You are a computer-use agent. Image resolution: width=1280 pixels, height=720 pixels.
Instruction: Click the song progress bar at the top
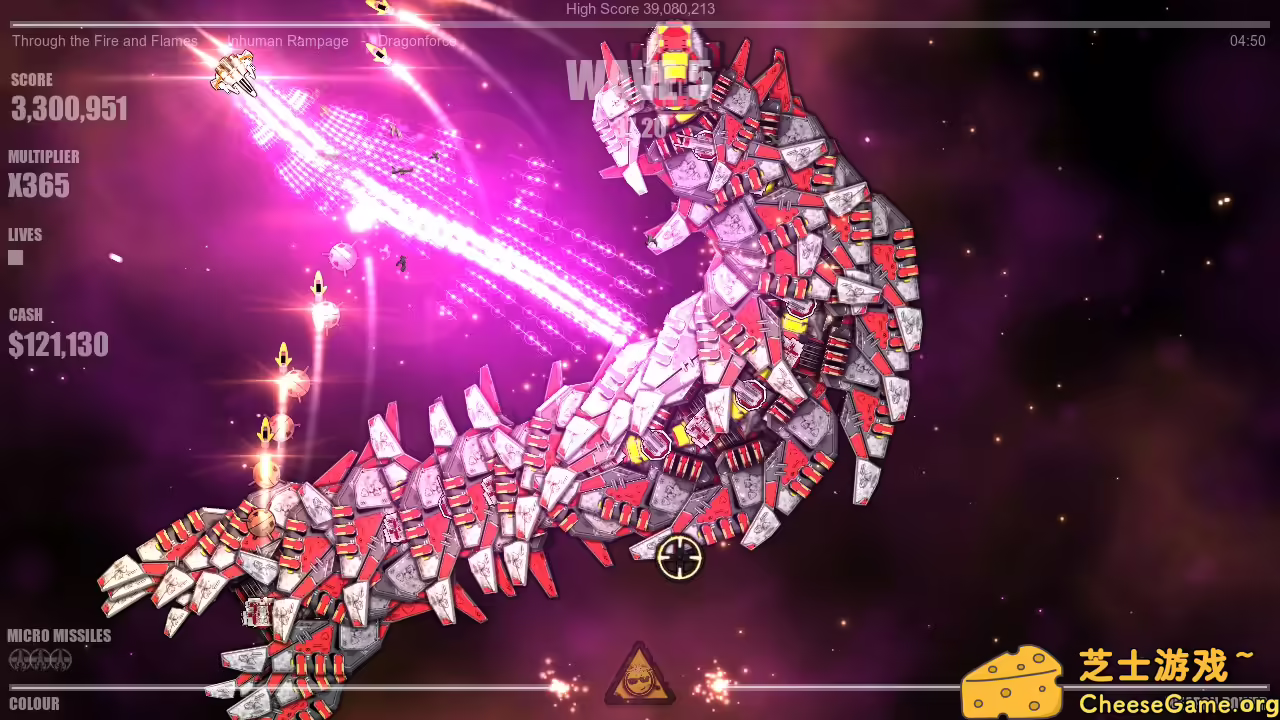(x=640, y=21)
